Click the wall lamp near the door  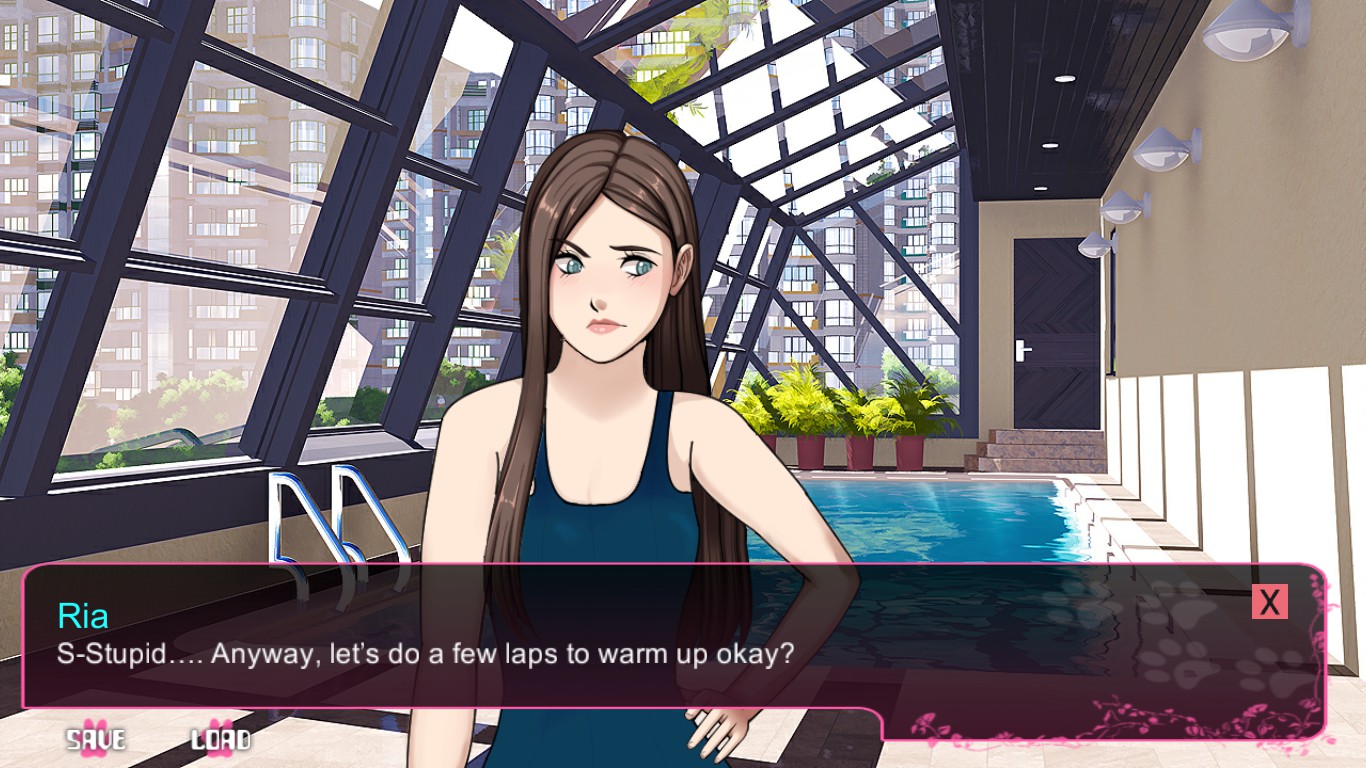point(1094,246)
